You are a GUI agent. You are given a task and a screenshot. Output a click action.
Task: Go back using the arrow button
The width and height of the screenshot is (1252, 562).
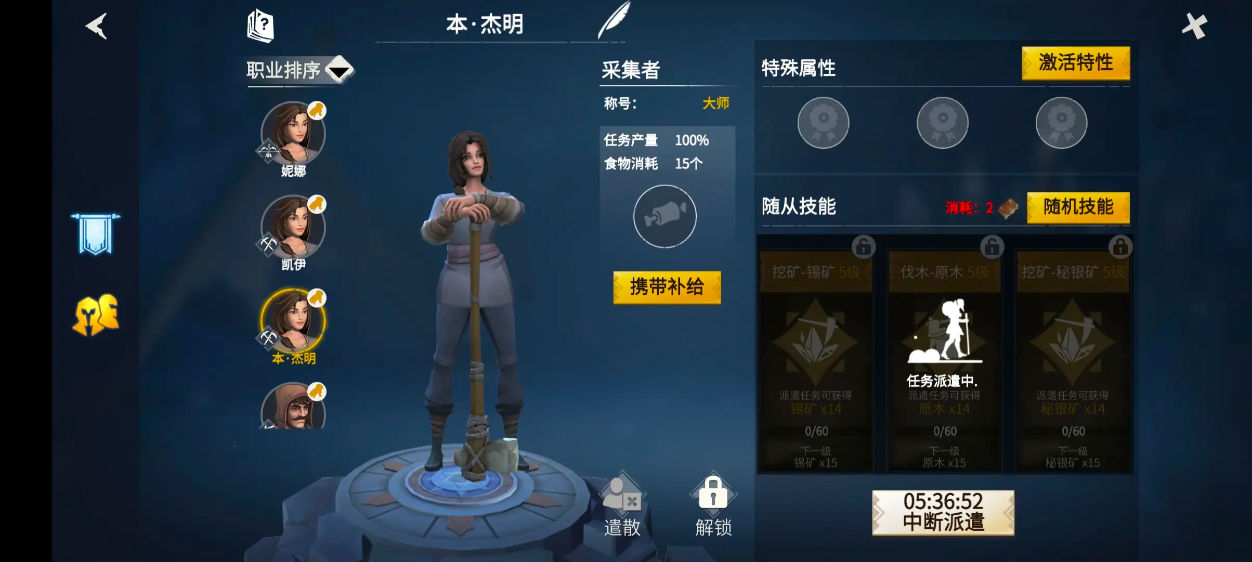[96, 26]
